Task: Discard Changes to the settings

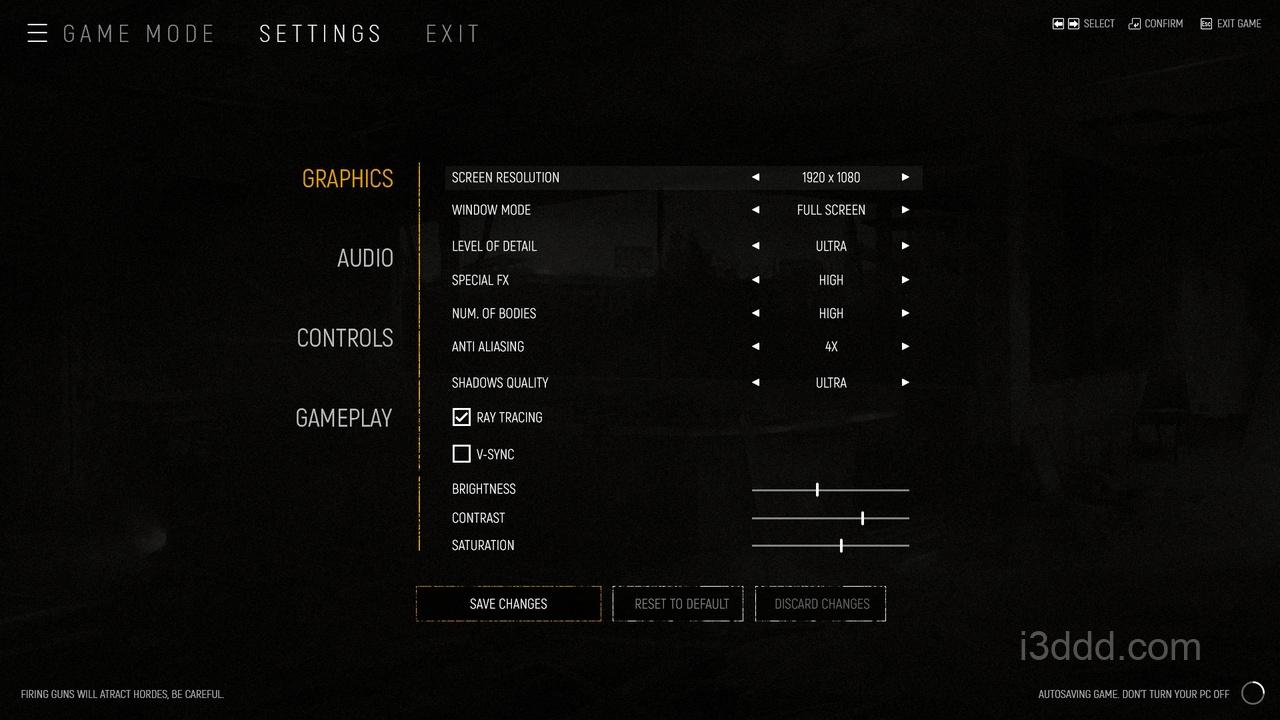Action: [821, 604]
